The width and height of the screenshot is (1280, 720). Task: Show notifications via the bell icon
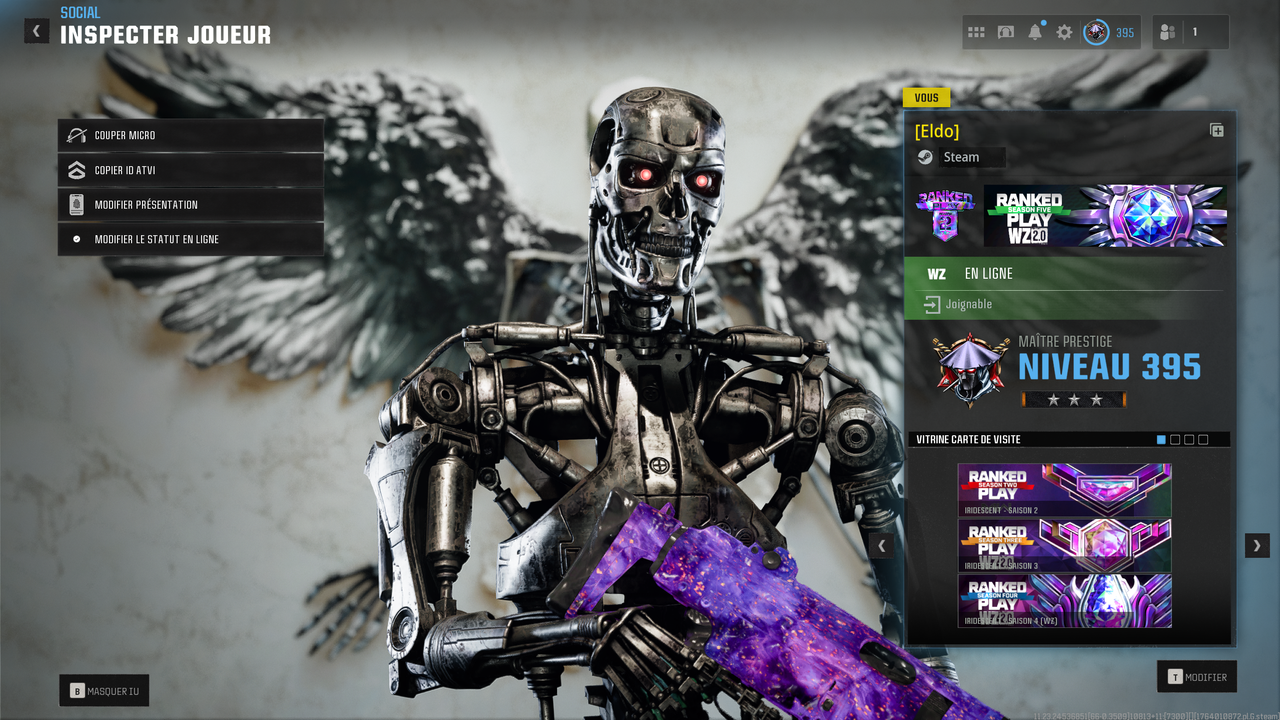pyautogui.click(x=1035, y=32)
